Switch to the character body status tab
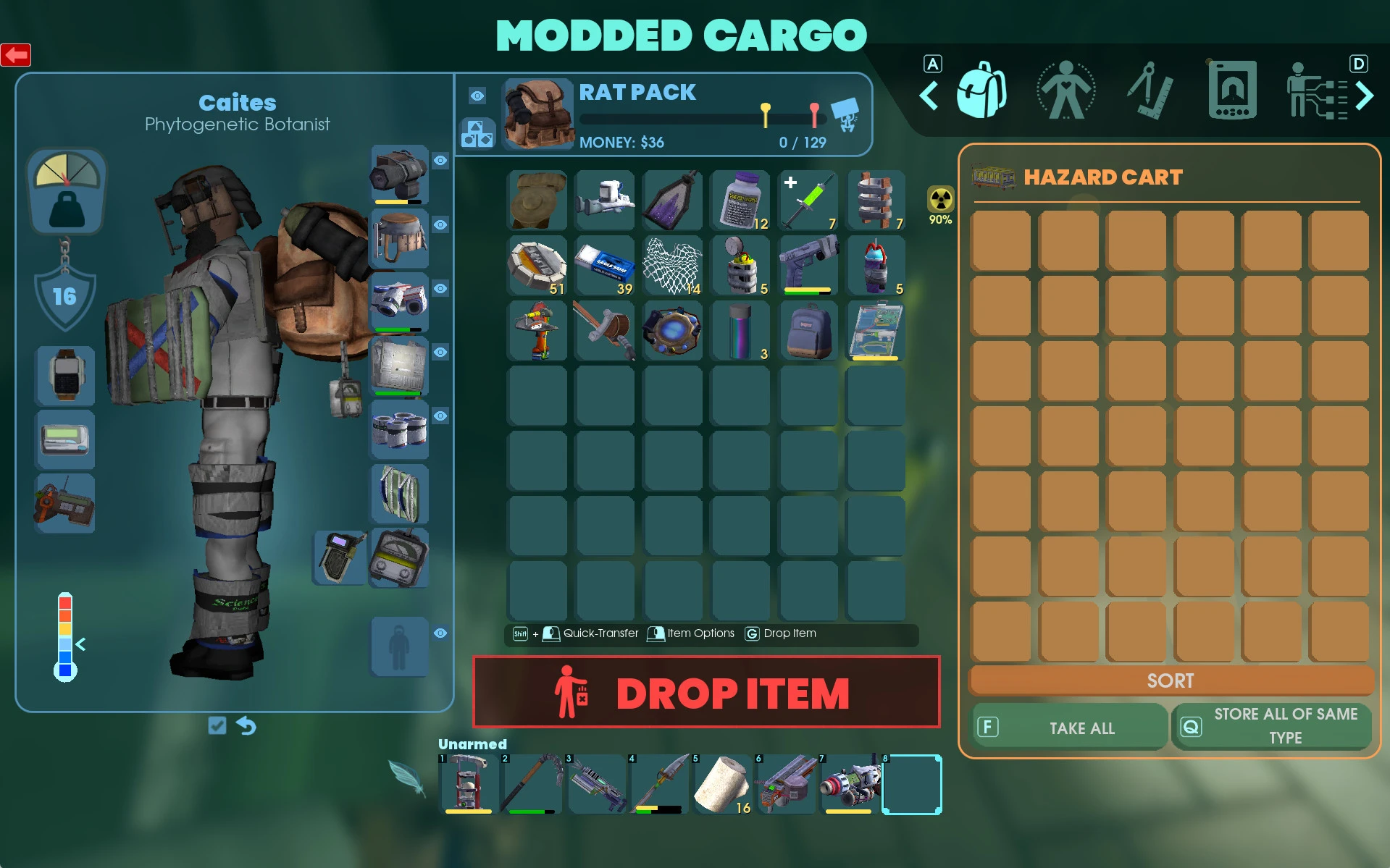This screenshot has width=1390, height=868. click(x=1065, y=90)
